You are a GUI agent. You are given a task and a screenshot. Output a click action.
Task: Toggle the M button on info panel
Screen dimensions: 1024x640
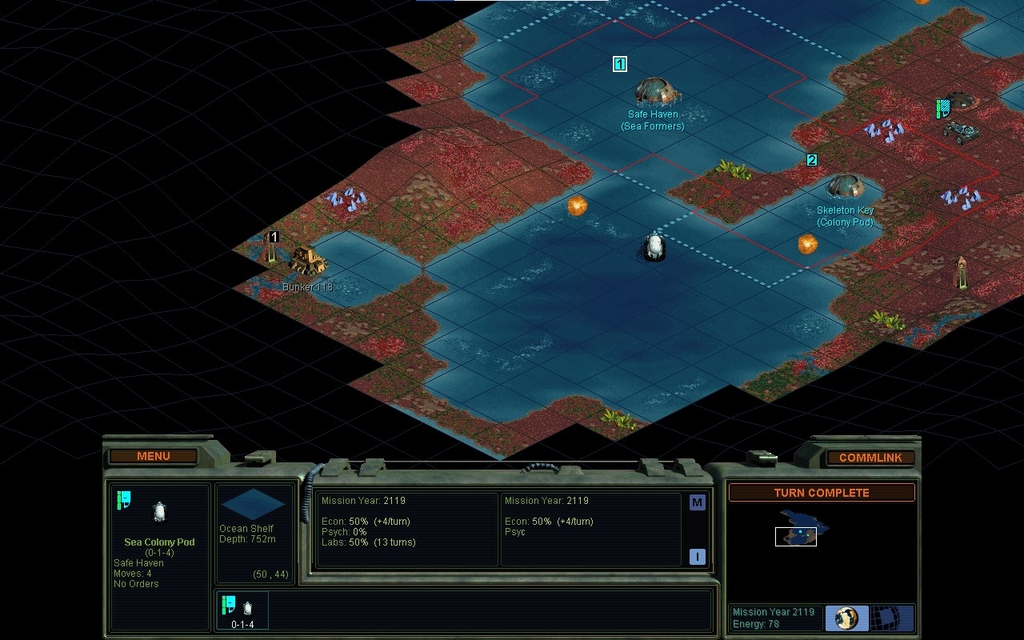pyautogui.click(x=697, y=503)
